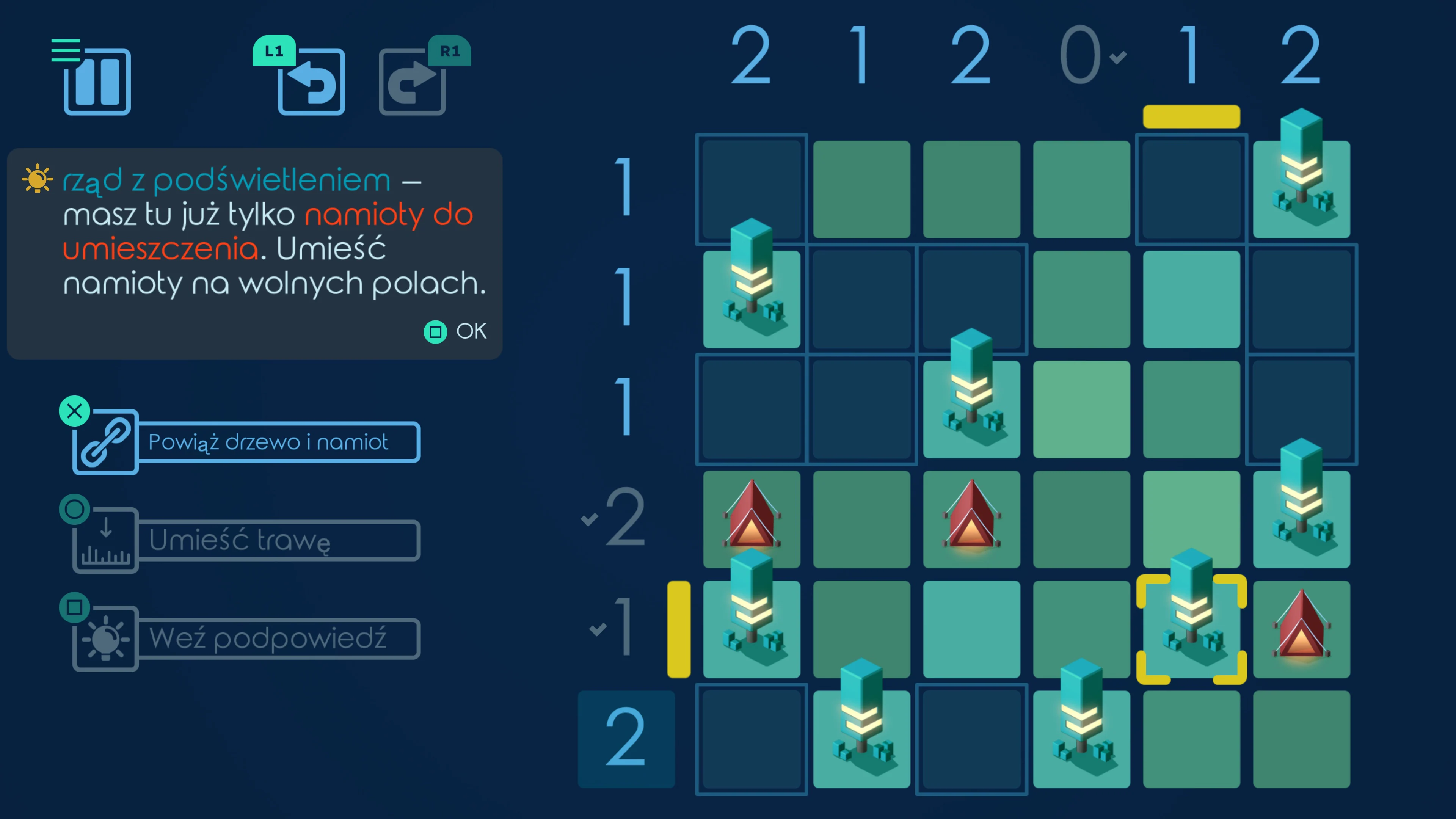Click the green X cancel icon on the link tool
This screenshot has height=819, width=1456.
pos(74,411)
